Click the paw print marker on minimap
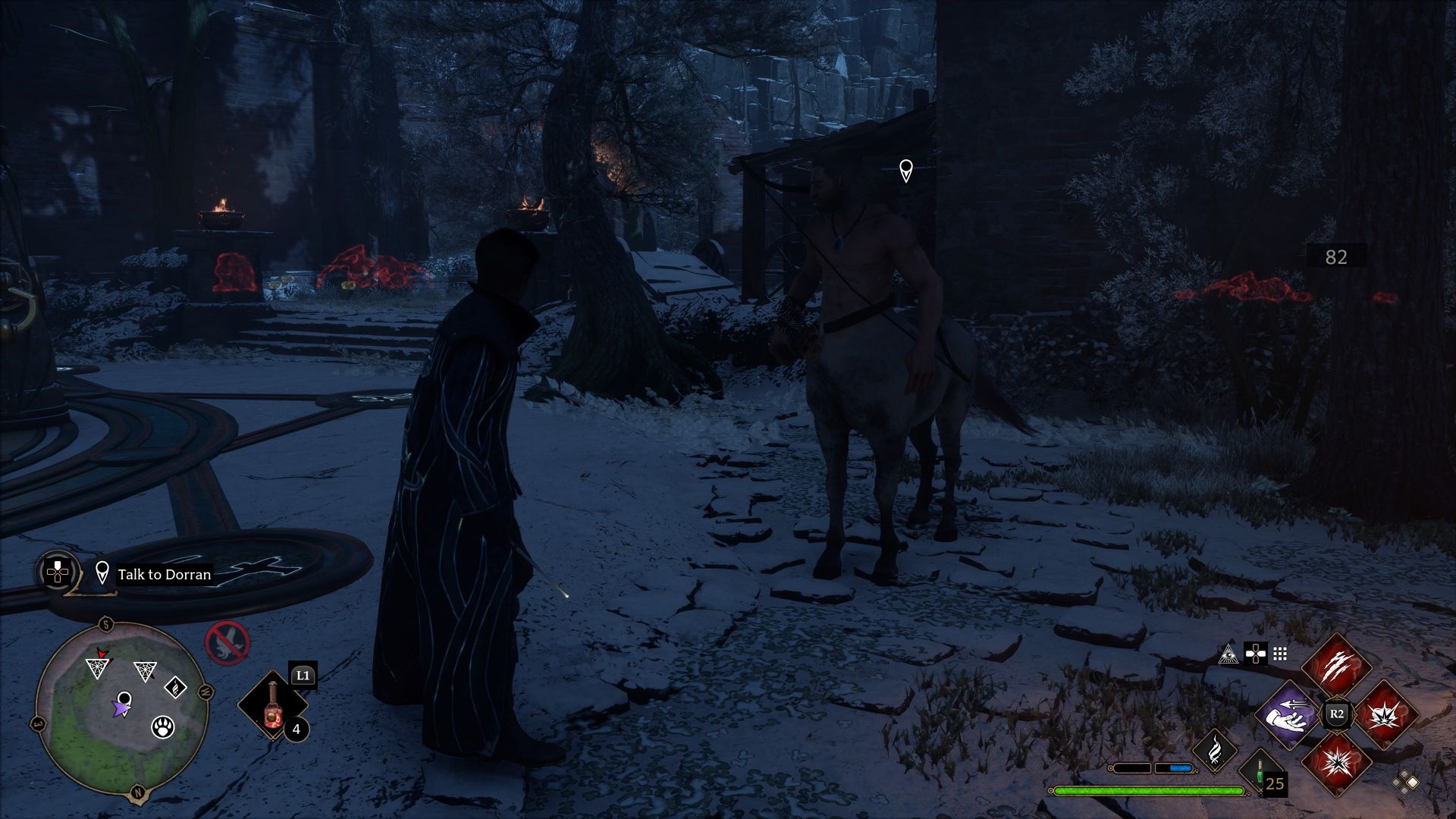Image resolution: width=1456 pixels, height=819 pixels. (x=163, y=727)
